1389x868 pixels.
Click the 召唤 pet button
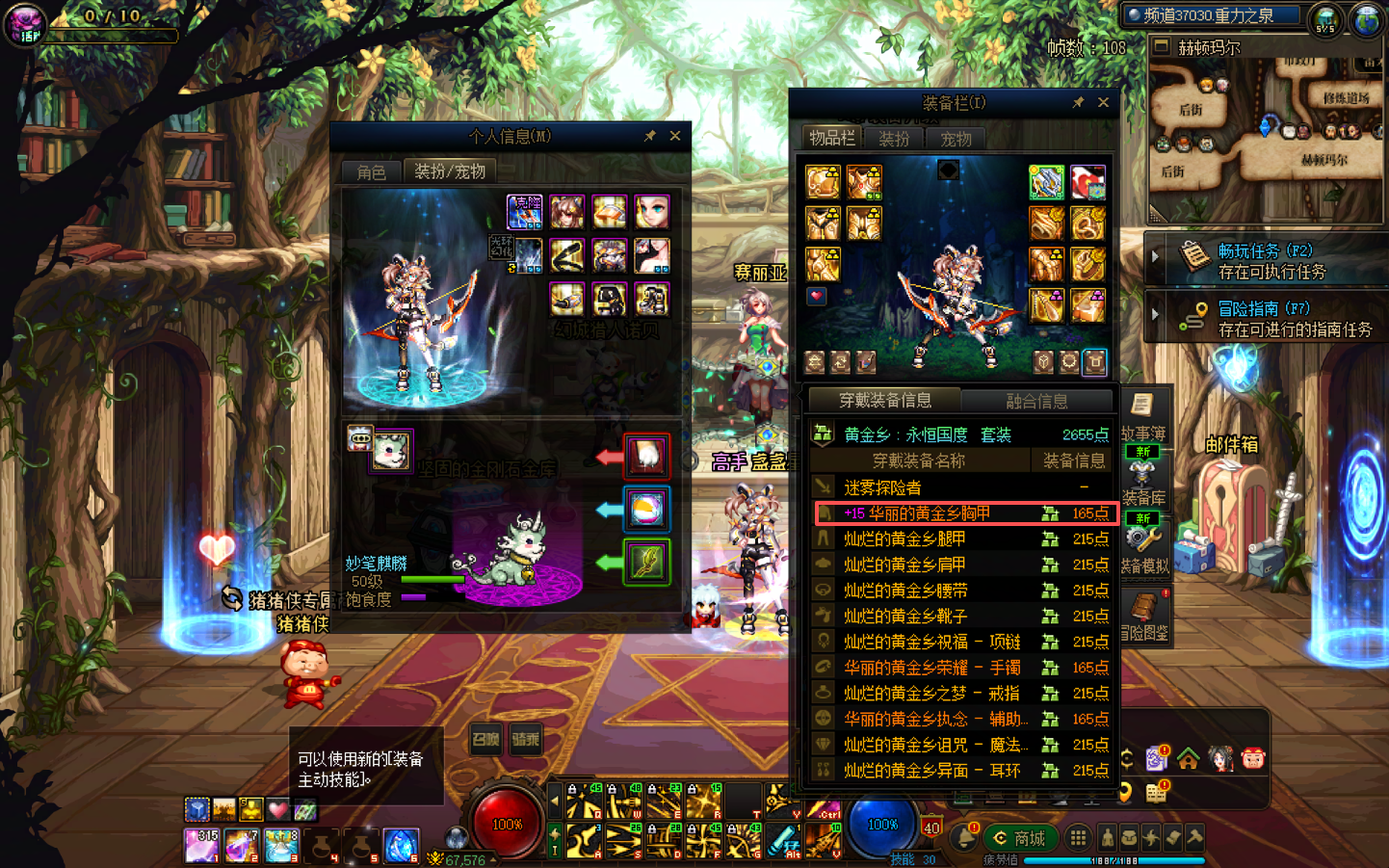(x=486, y=740)
